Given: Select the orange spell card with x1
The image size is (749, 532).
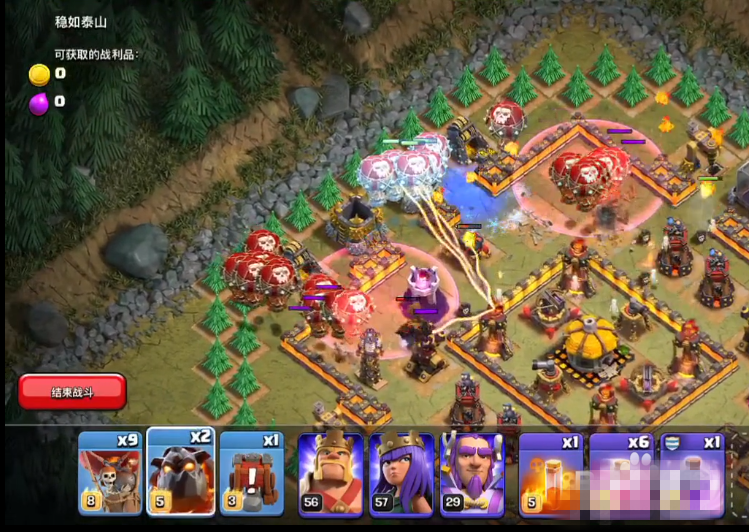Looking at the screenshot, I should point(550,474).
